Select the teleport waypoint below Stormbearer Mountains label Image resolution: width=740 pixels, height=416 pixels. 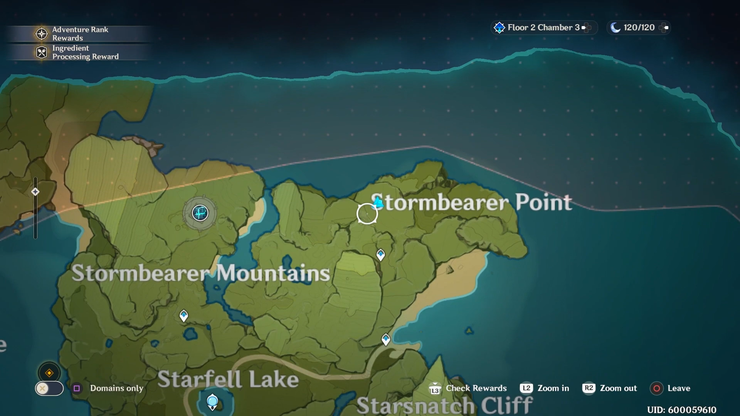pyautogui.click(x=183, y=316)
